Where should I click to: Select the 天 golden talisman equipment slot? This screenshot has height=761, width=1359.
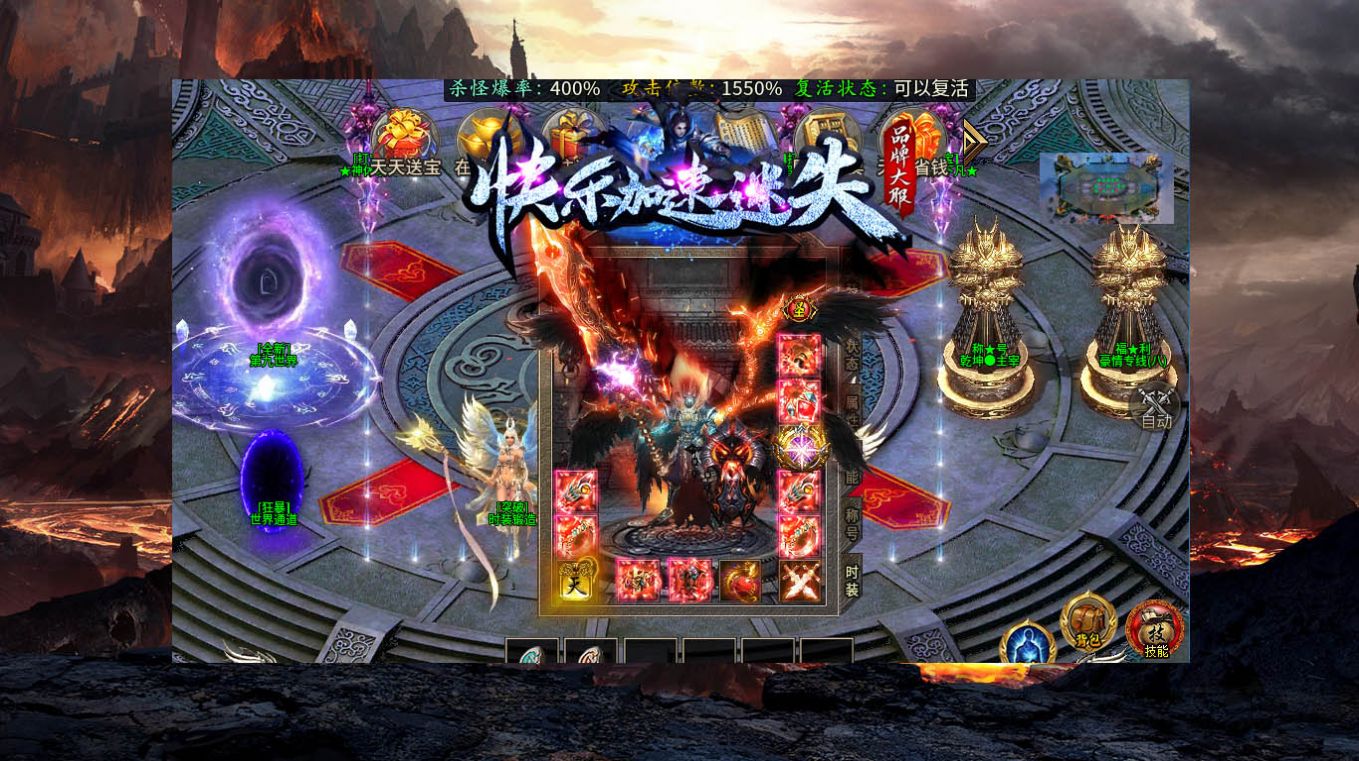(x=575, y=582)
